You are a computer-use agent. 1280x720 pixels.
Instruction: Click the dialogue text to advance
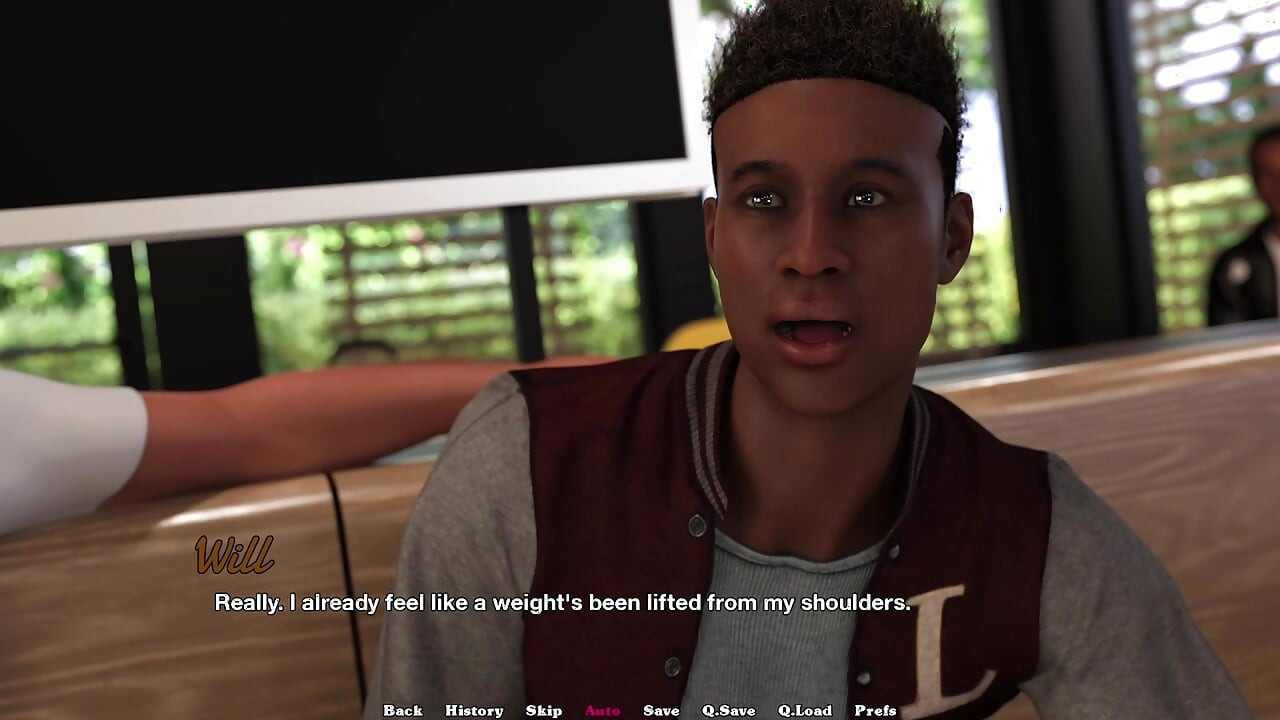(560, 603)
